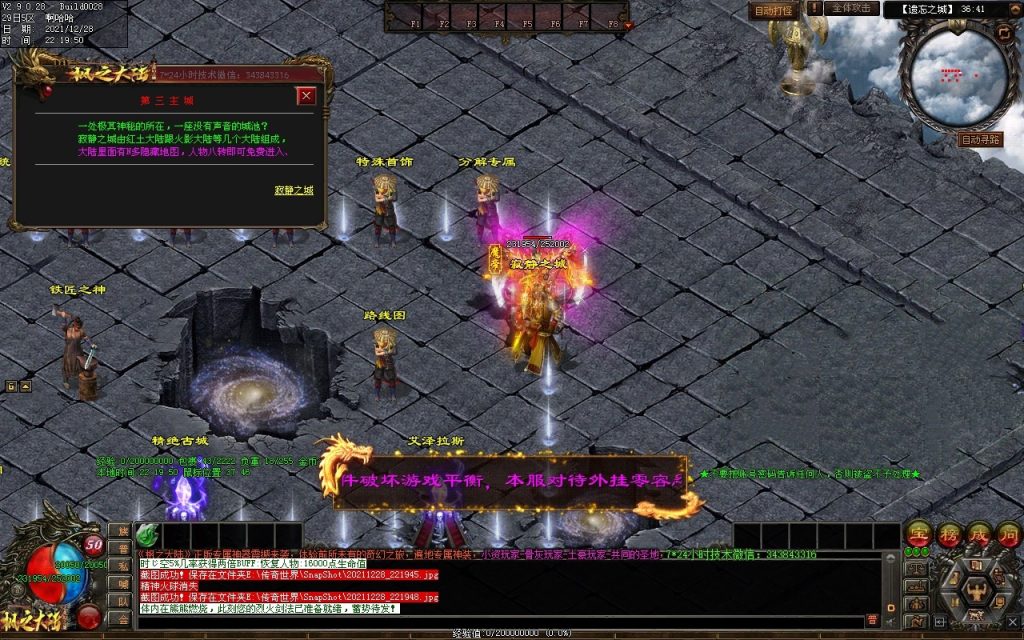Open the 宝 treasure round button
This screenshot has height=640, width=1024.
(x=919, y=533)
